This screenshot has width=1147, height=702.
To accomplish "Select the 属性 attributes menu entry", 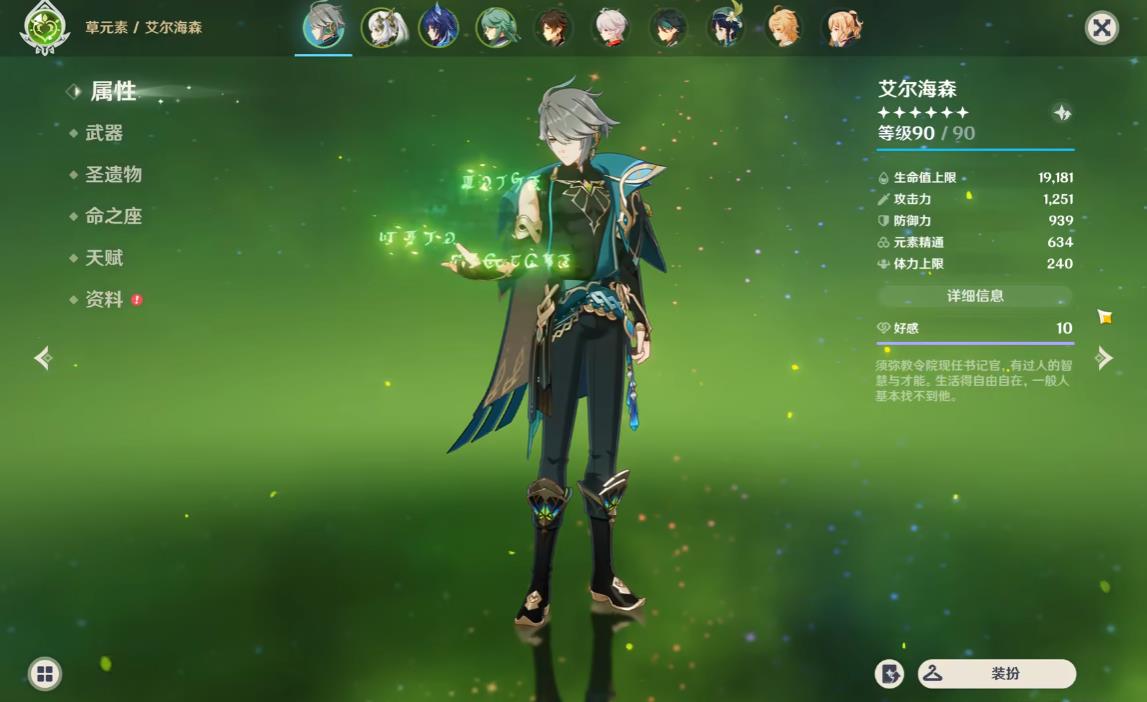I will 113,91.
